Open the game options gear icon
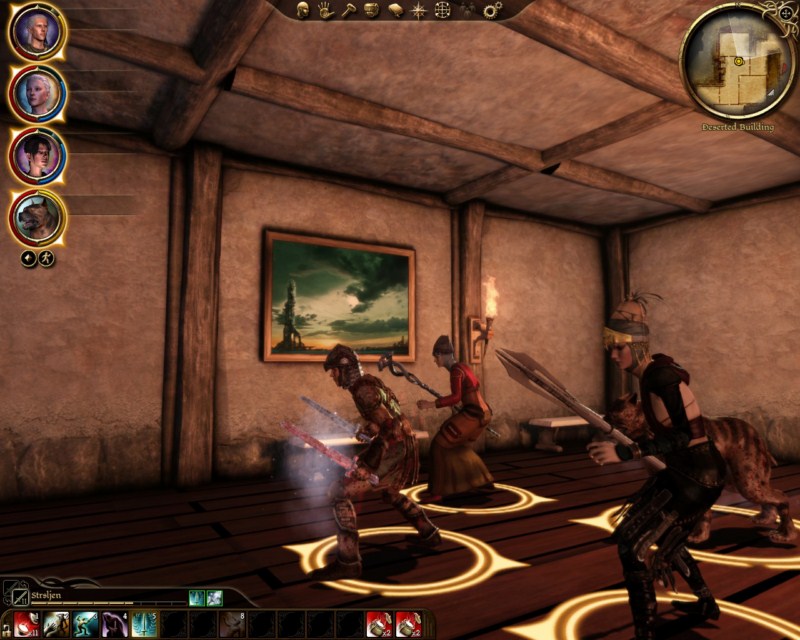The image size is (800, 640). [x=492, y=10]
